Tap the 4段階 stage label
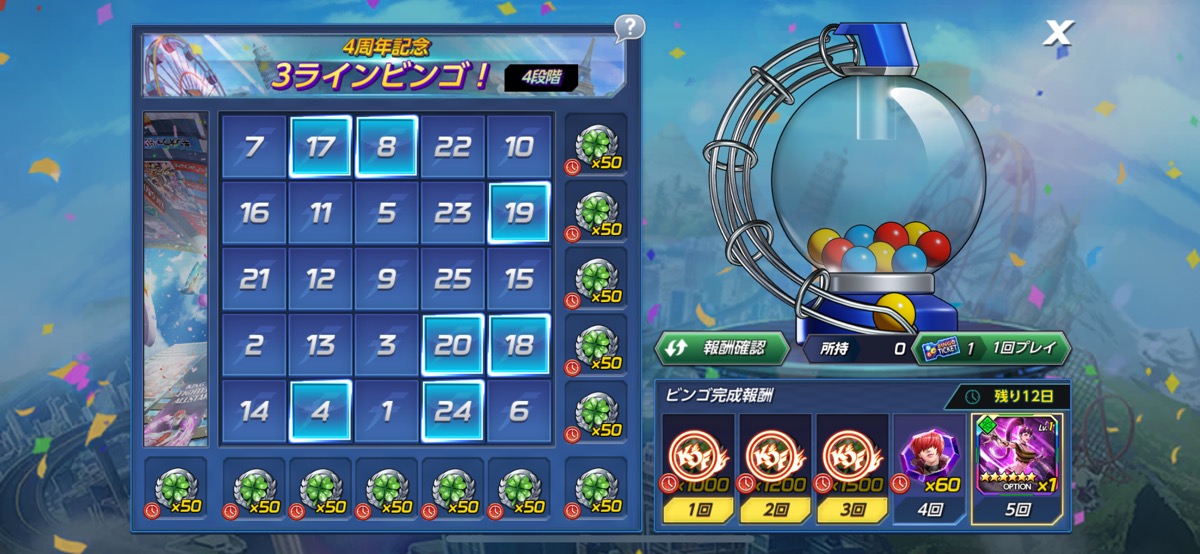This screenshot has height=554, width=1200. coord(540,78)
